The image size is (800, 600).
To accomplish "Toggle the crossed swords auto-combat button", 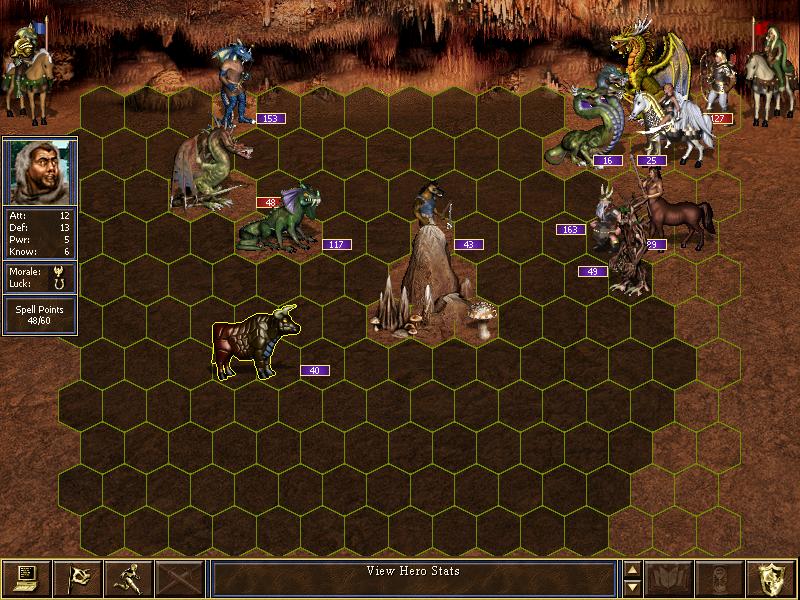I will [180, 577].
